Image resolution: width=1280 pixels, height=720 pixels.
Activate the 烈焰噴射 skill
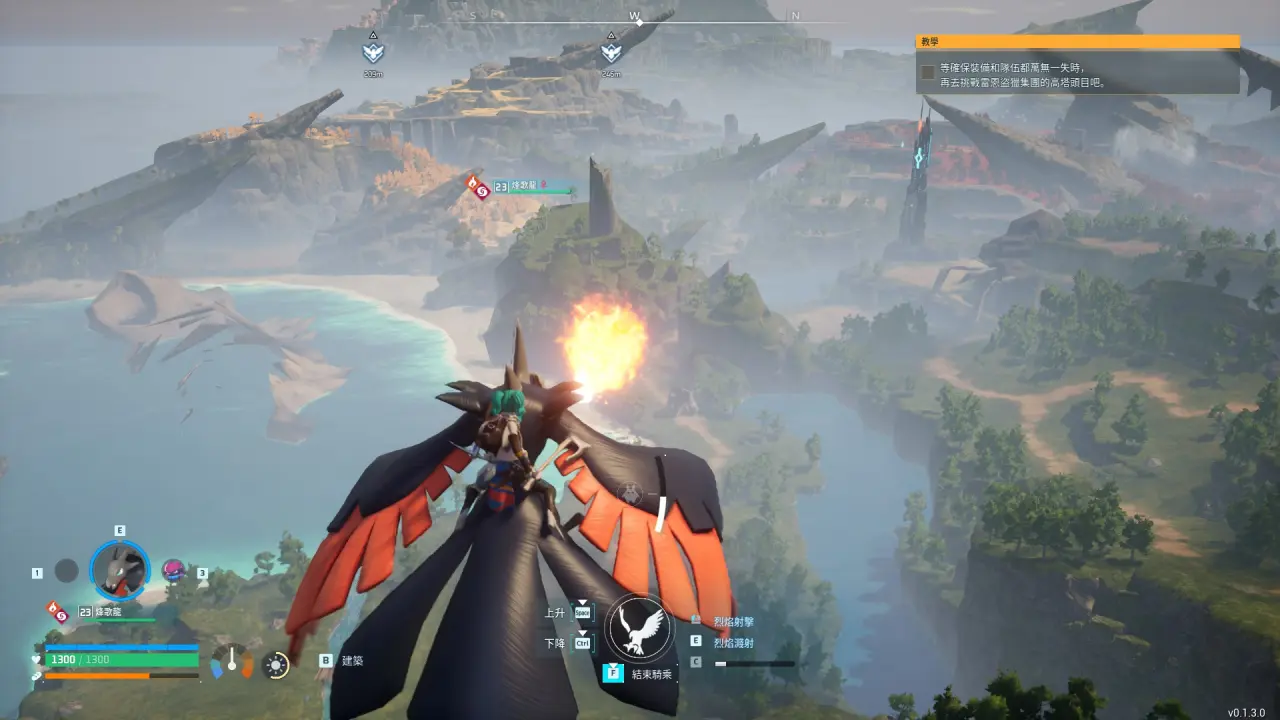click(x=733, y=641)
